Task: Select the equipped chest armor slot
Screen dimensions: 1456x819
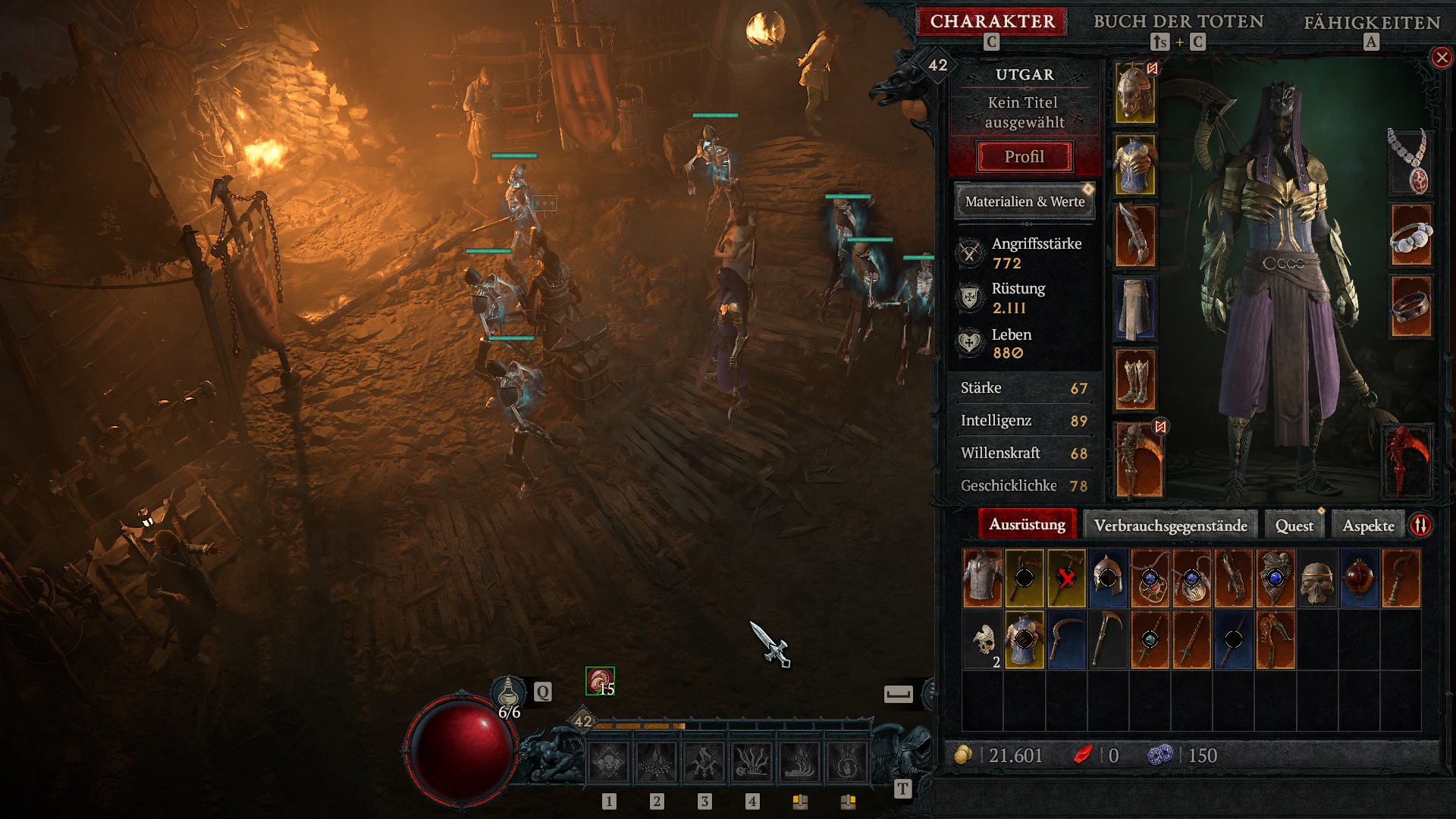Action: [1134, 165]
